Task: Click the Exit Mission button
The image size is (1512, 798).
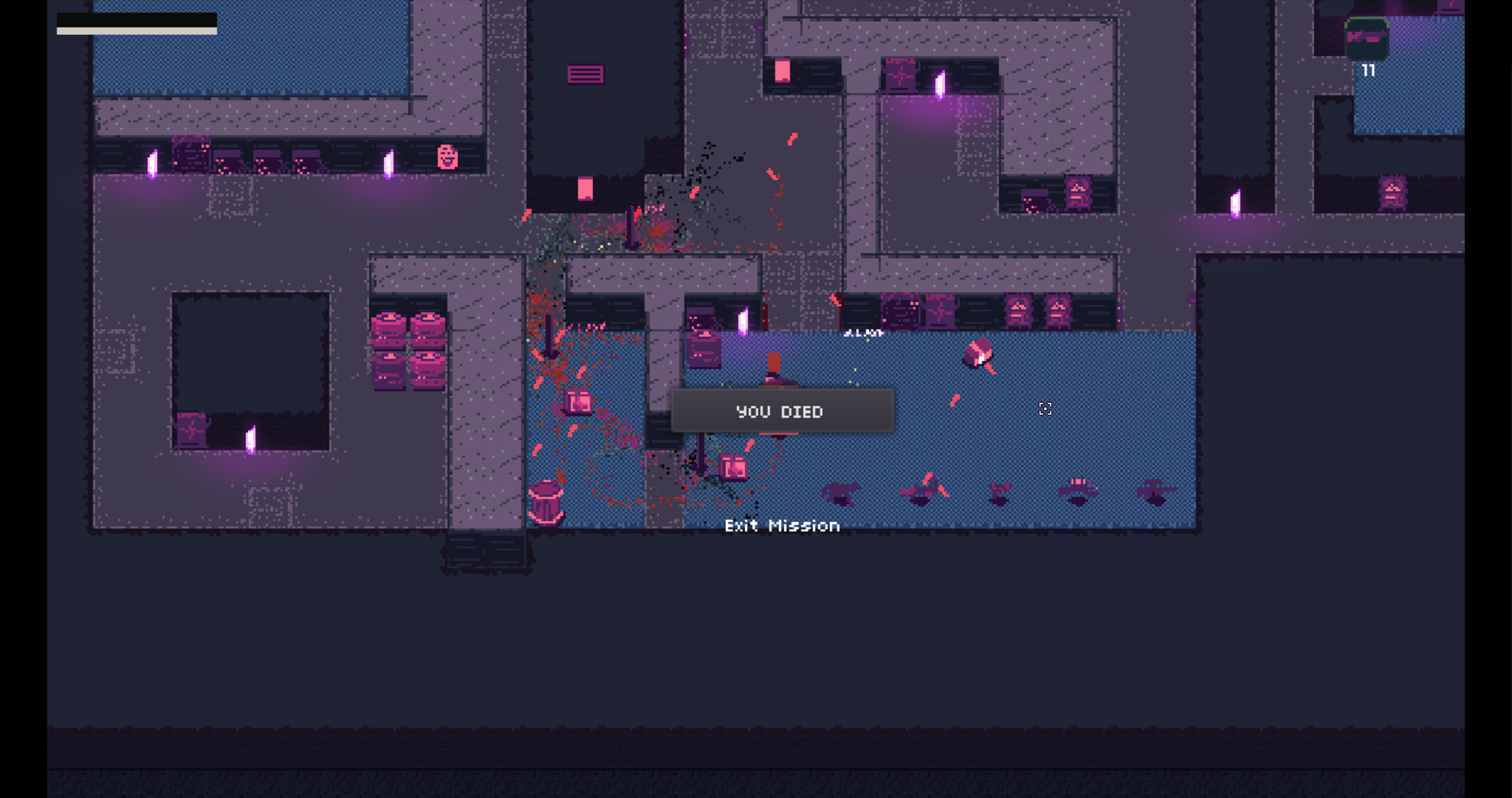Action: click(783, 526)
